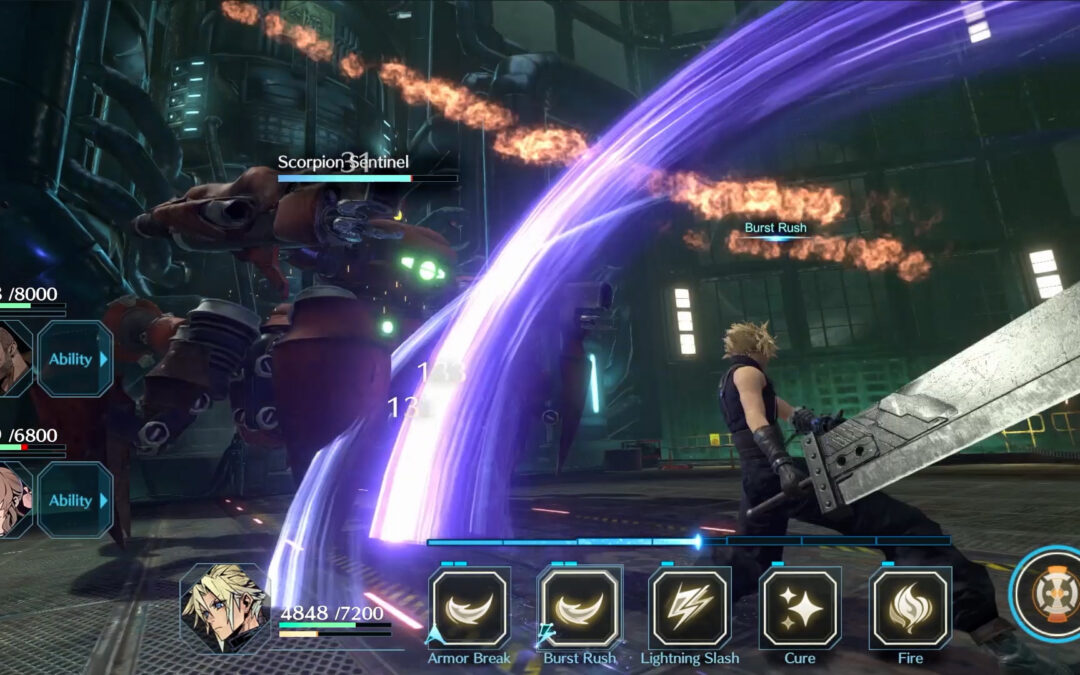Image resolution: width=1080 pixels, height=675 pixels.
Task: Cast the Lightning Slash ability
Action: (x=689, y=607)
